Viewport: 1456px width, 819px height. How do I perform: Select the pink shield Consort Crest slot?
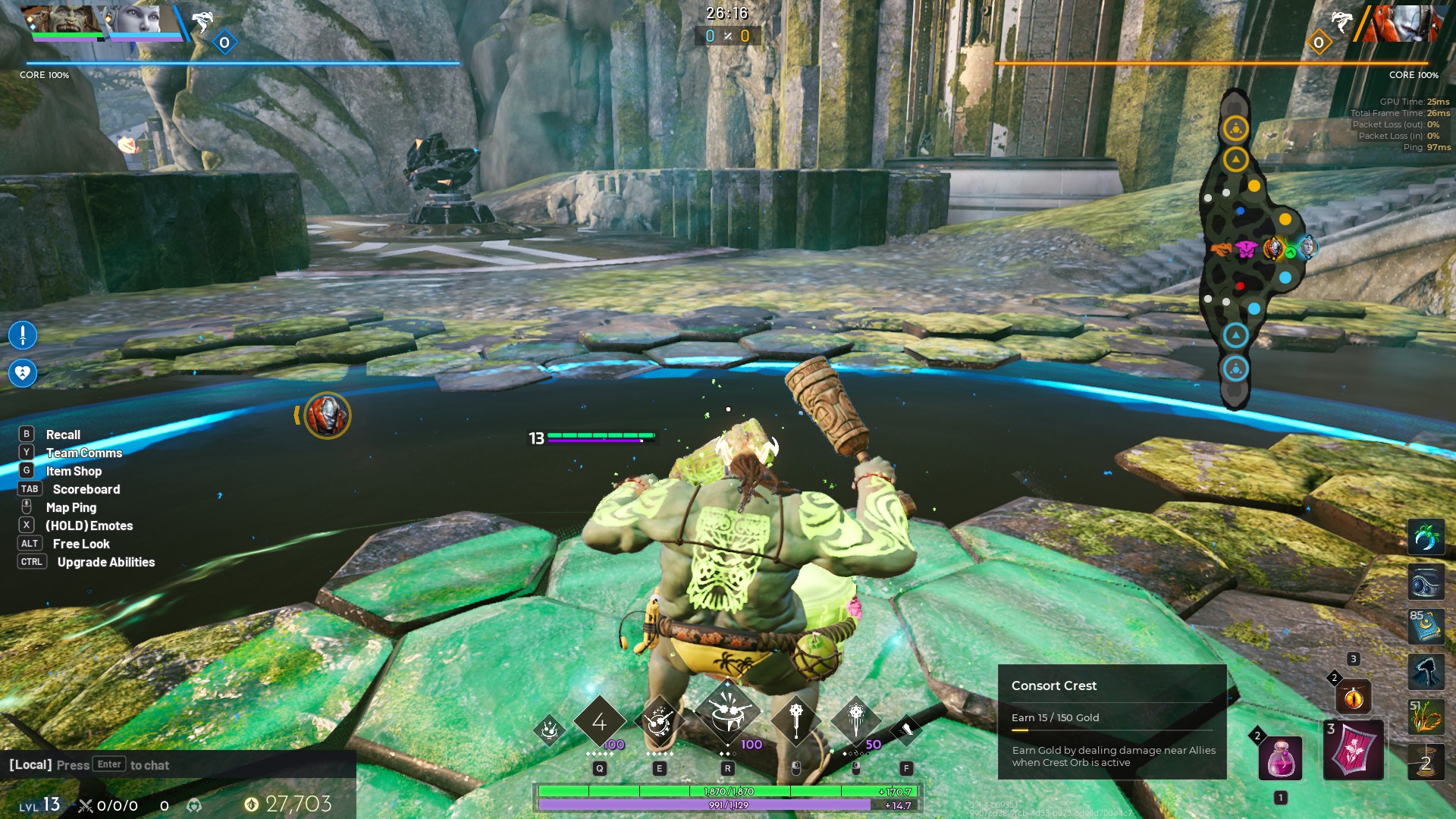point(1353,751)
